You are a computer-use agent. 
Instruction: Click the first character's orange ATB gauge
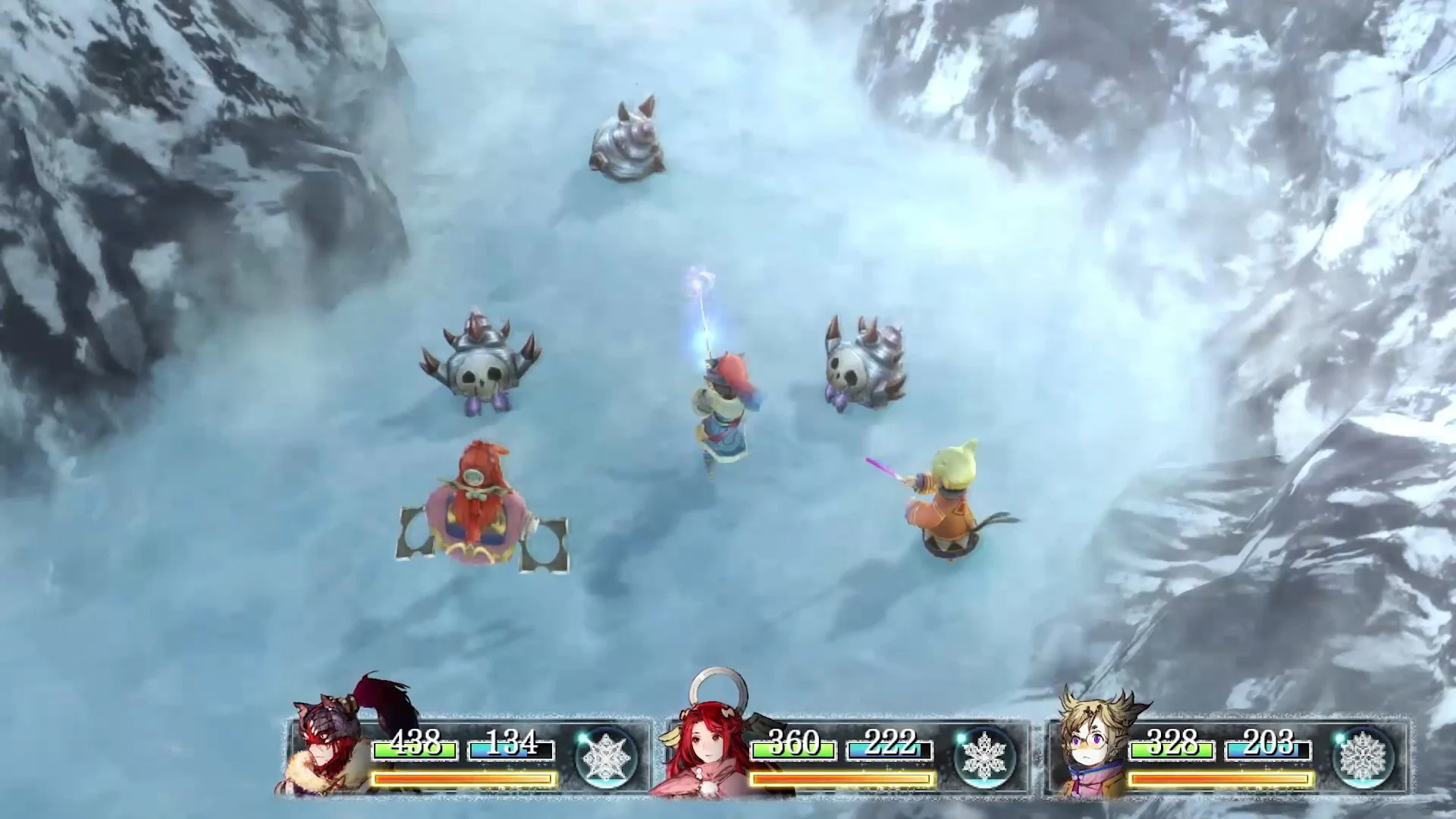(463, 778)
